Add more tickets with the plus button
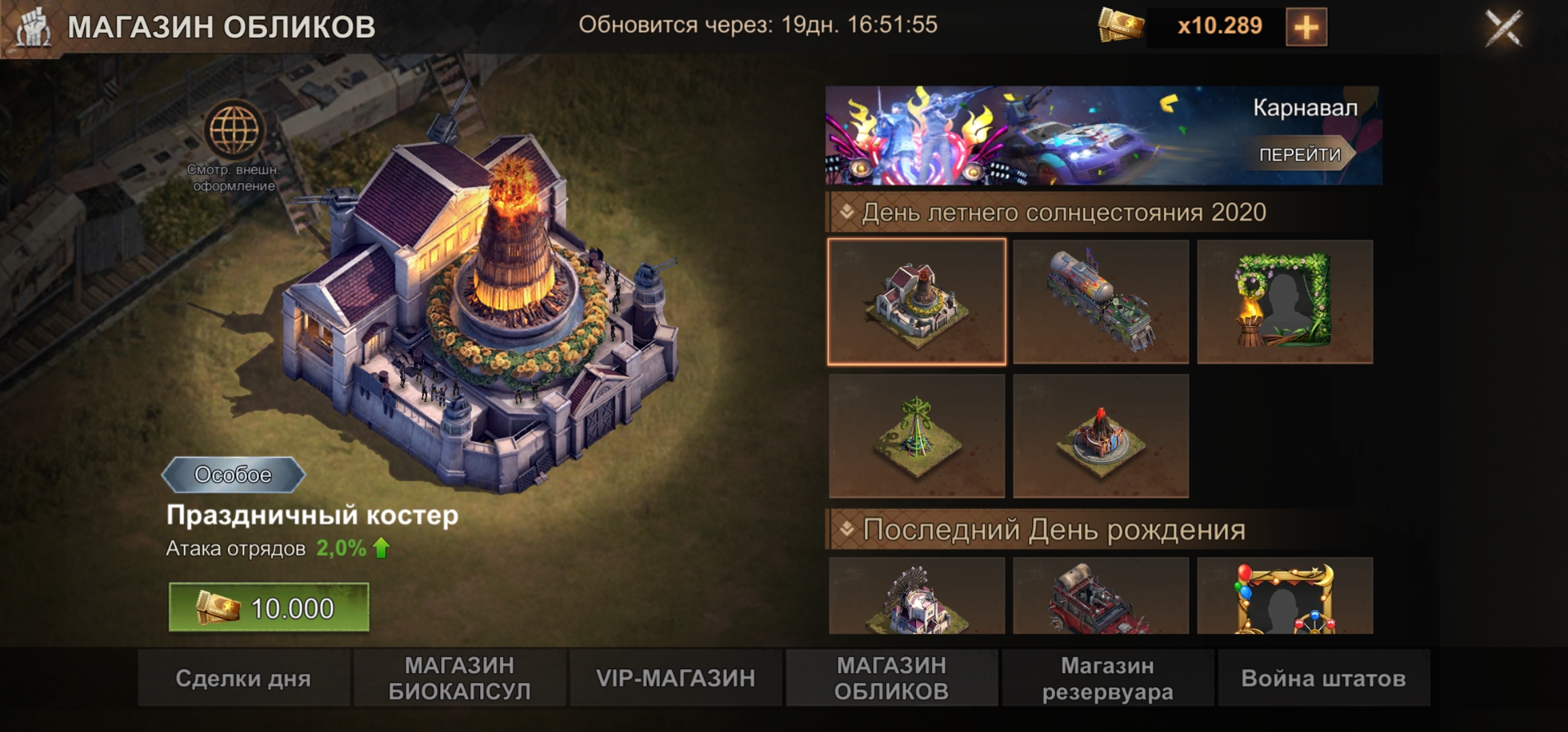1568x732 pixels. click(x=1306, y=28)
